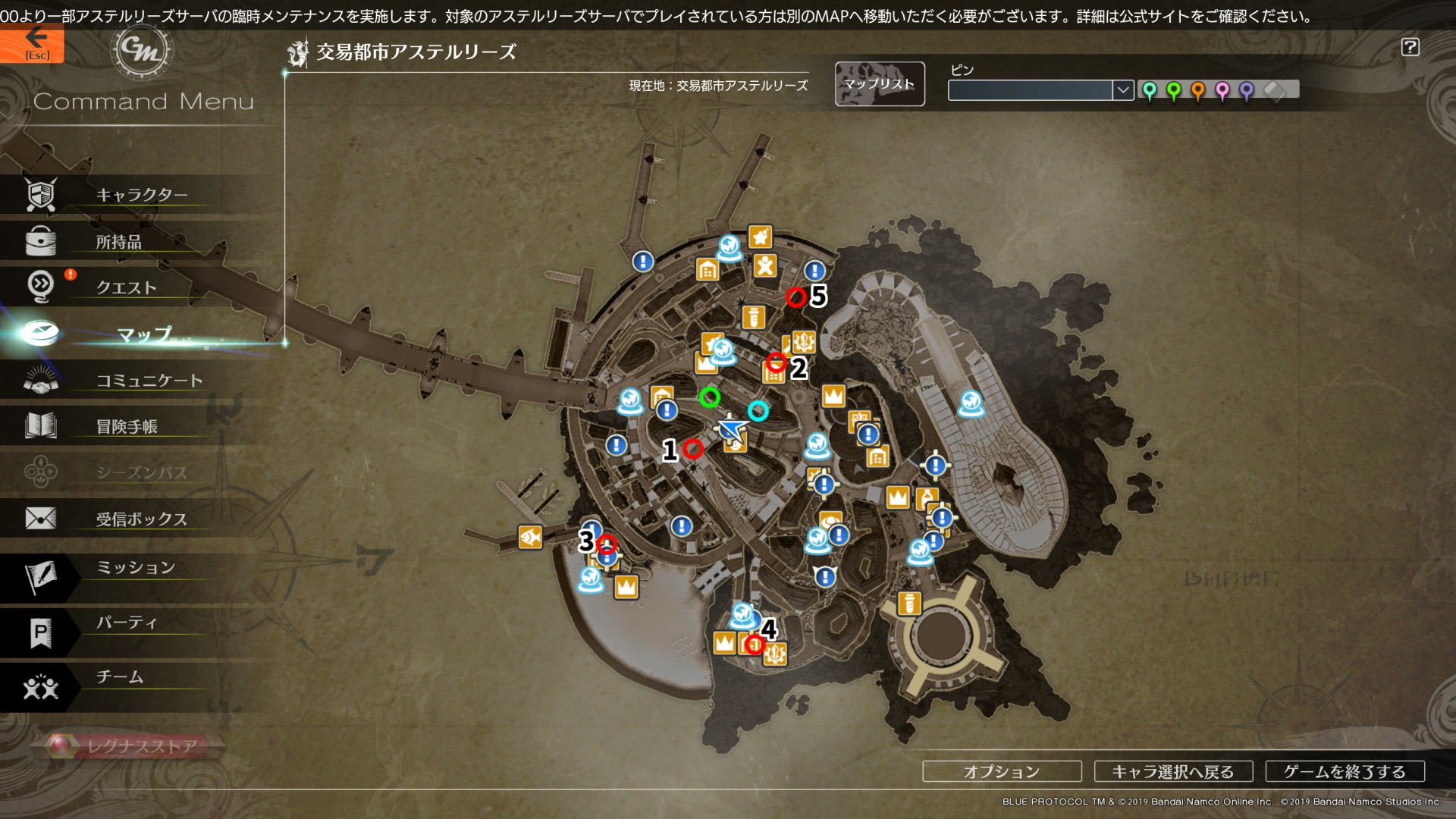Open the チーム menu
Screen dimensions: 1456x819
tap(119, 677)
